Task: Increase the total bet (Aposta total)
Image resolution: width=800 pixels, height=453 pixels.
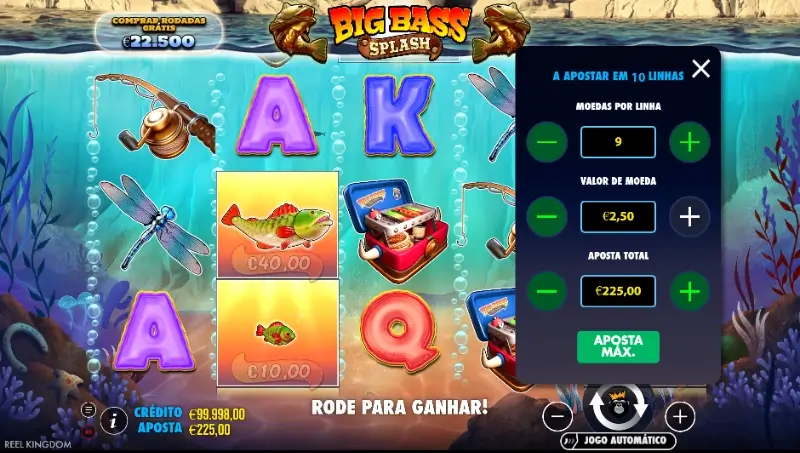Action: click(689, 291)
